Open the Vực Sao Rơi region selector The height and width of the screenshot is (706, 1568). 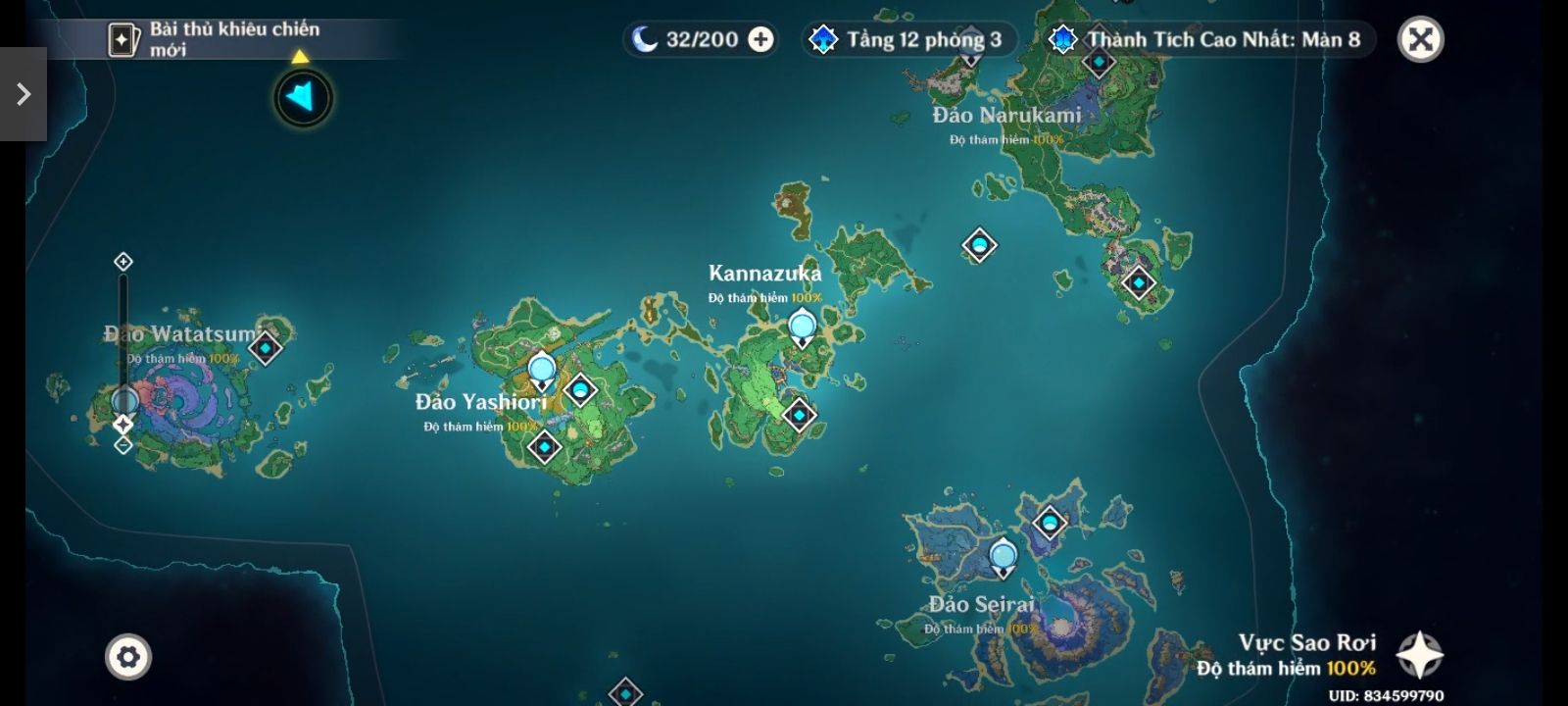(x=1419, y=655)
